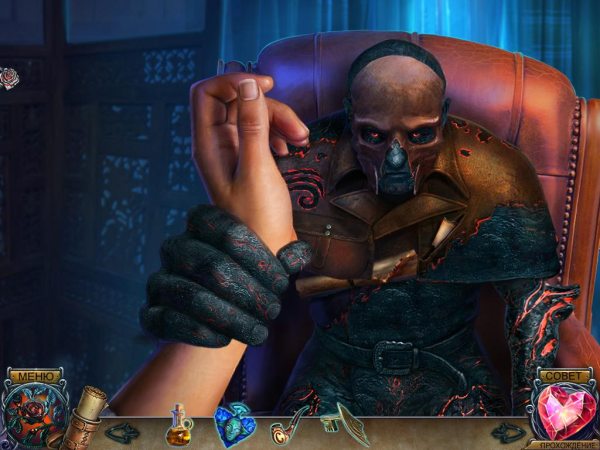Viewport: 600px width, 450px height.
Task: Pick the blue heart-shaped item
Action: [234, 426]
